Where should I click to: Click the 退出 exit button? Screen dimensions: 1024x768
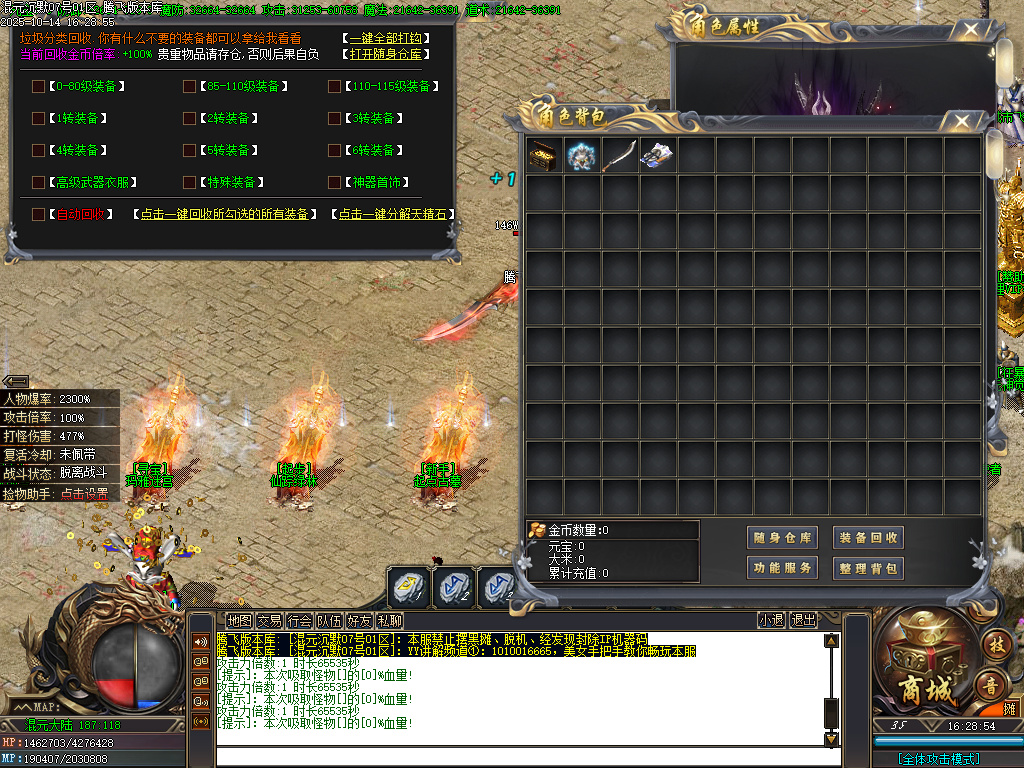coord(803,620)
